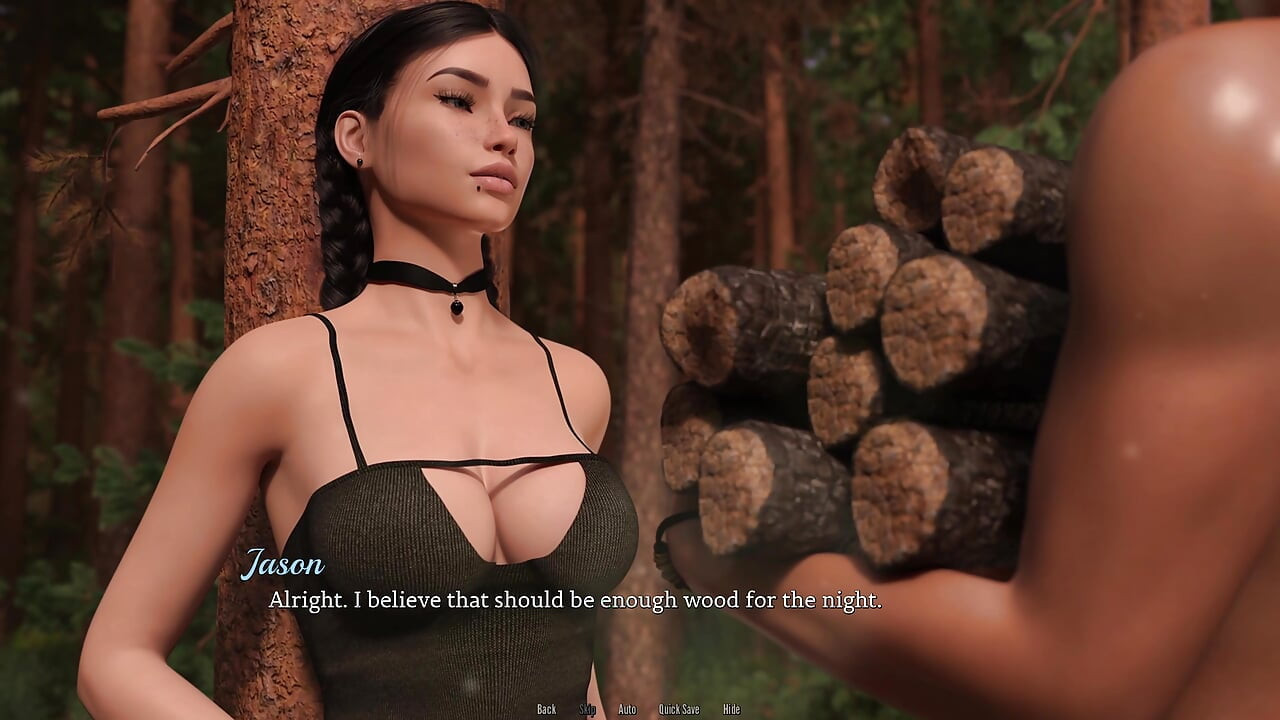Go back to the previous dialogue line
Image resolution: width=1280 pixels, height=720 pixels.
(546, 709)
